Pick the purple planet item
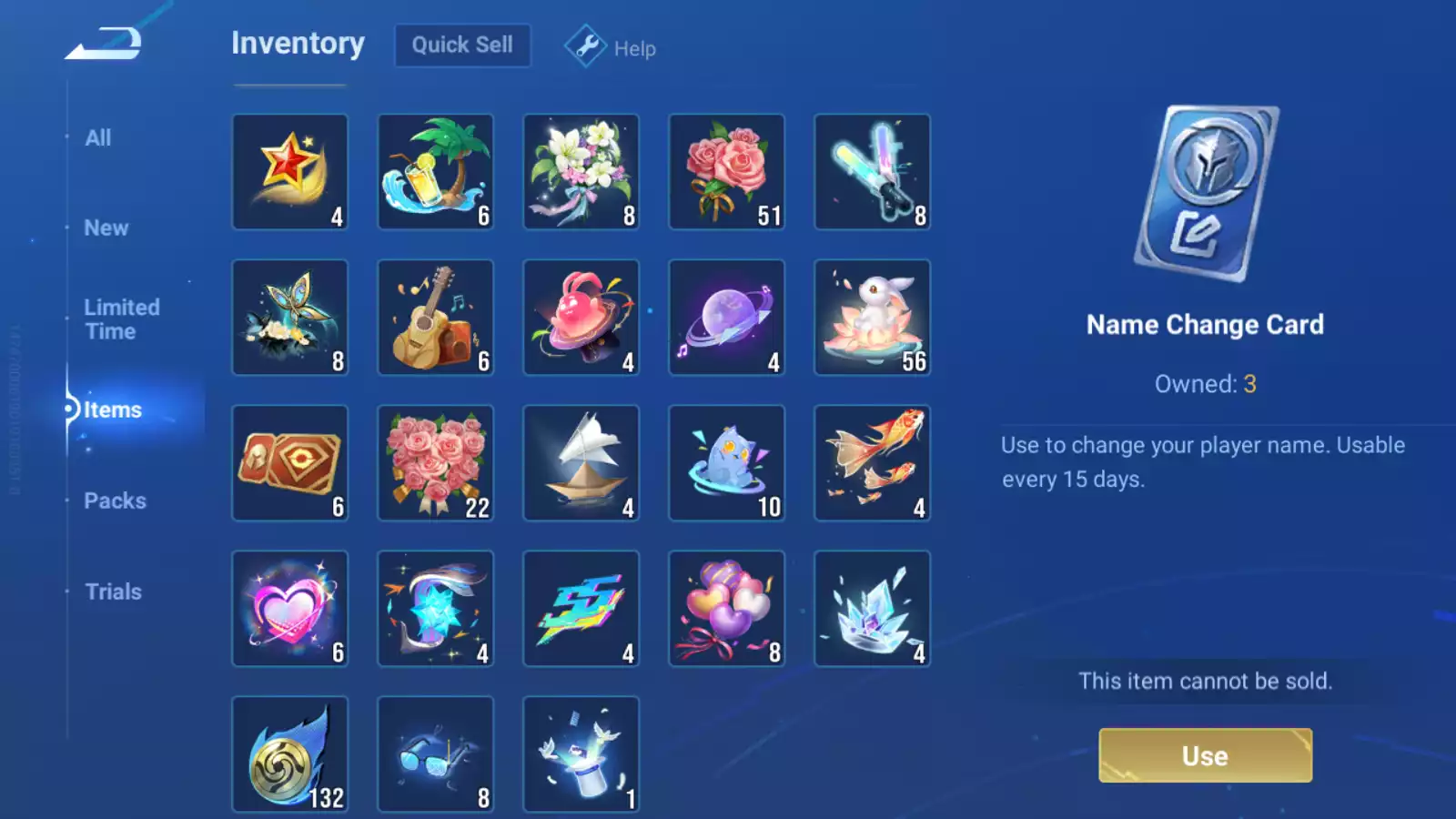The height and width of the screenshot is (819, 1456). tap(727, 318)
